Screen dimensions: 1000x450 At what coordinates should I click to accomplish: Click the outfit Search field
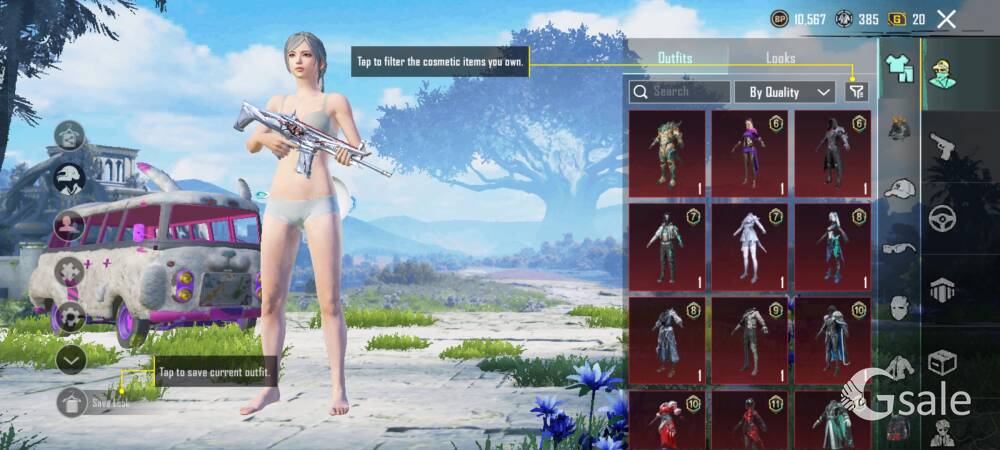click(680, 92)
